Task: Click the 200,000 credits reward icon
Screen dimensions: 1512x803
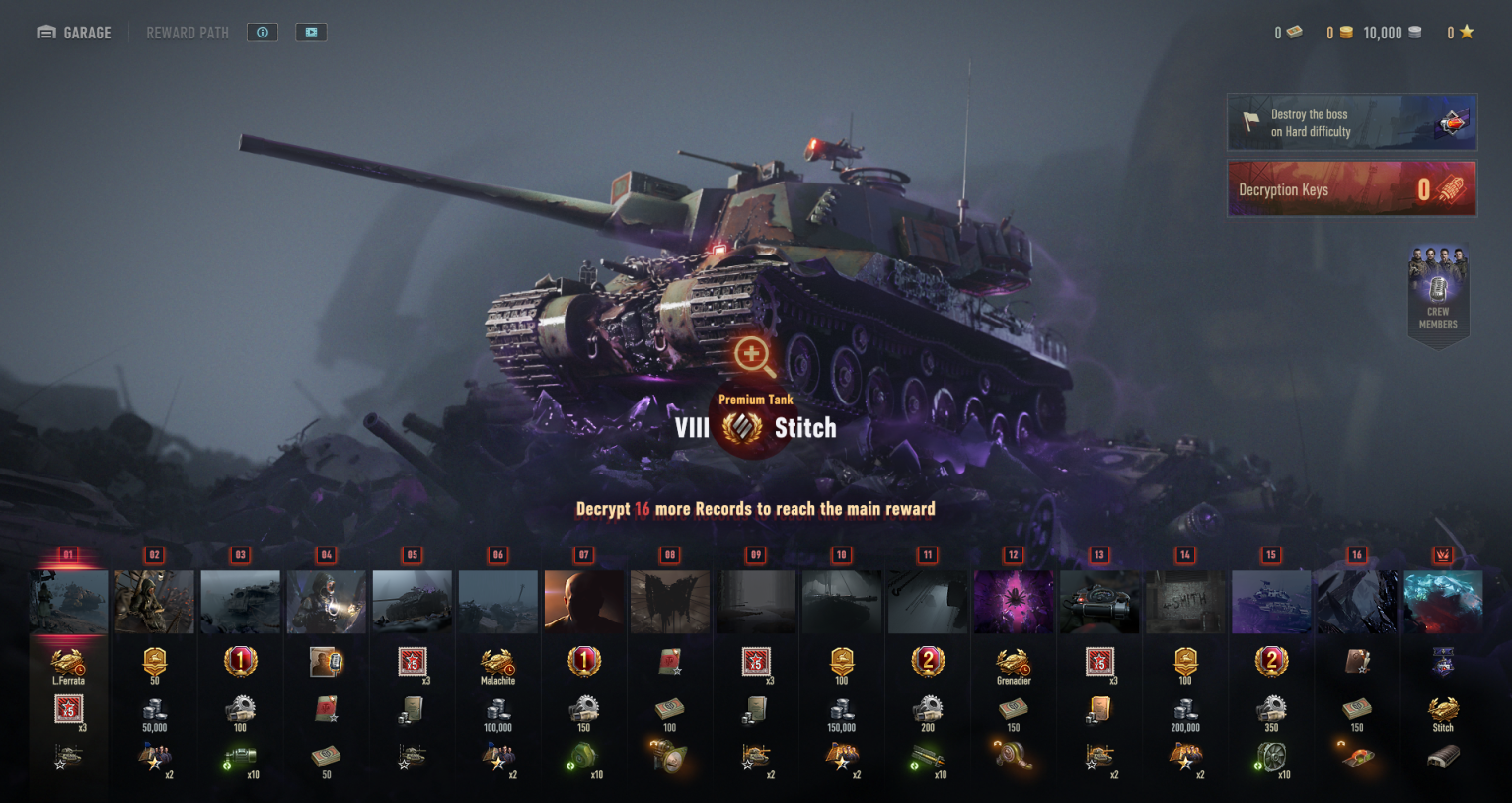Action: 1185,710
